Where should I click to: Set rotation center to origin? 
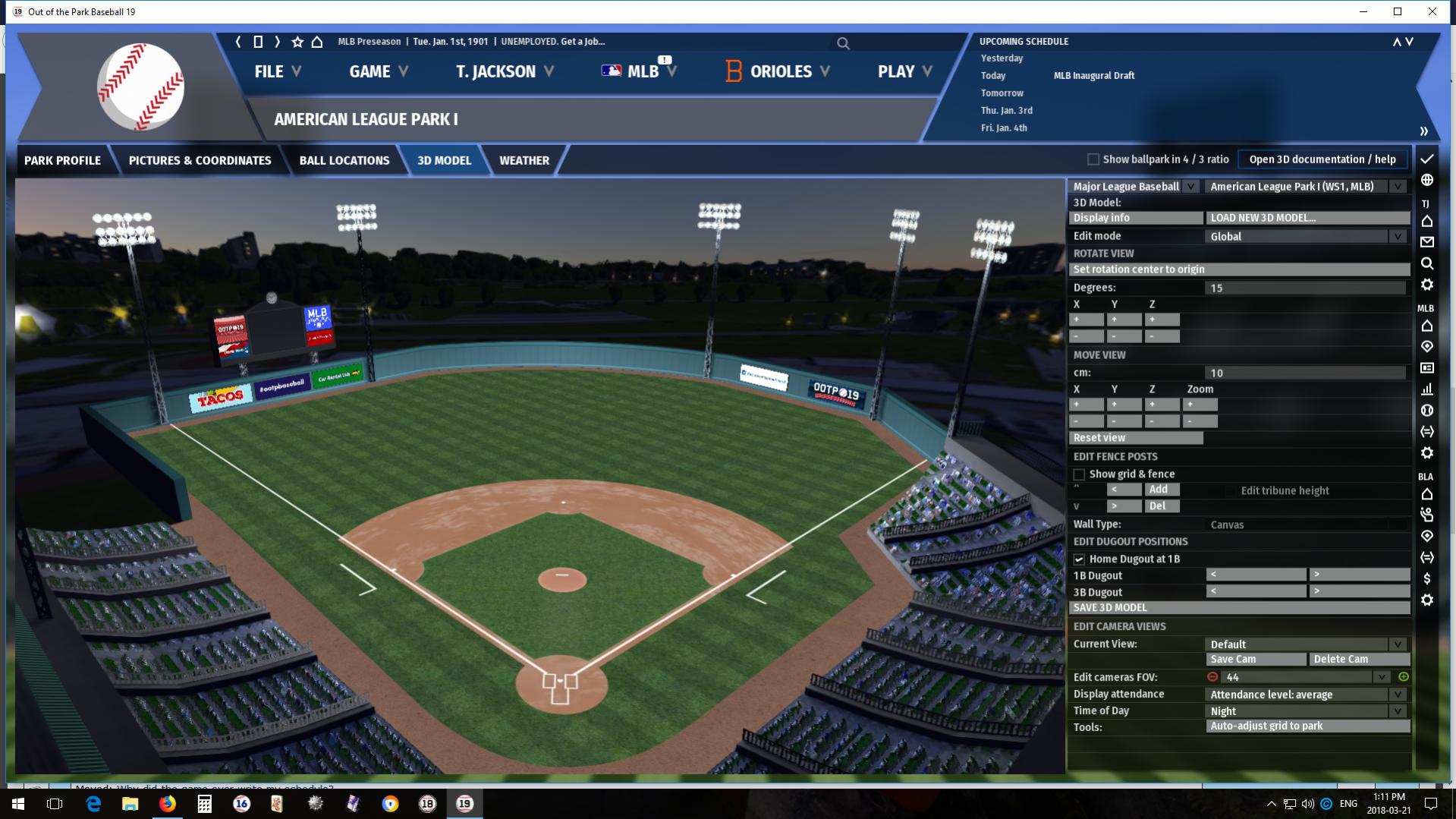1239,269
